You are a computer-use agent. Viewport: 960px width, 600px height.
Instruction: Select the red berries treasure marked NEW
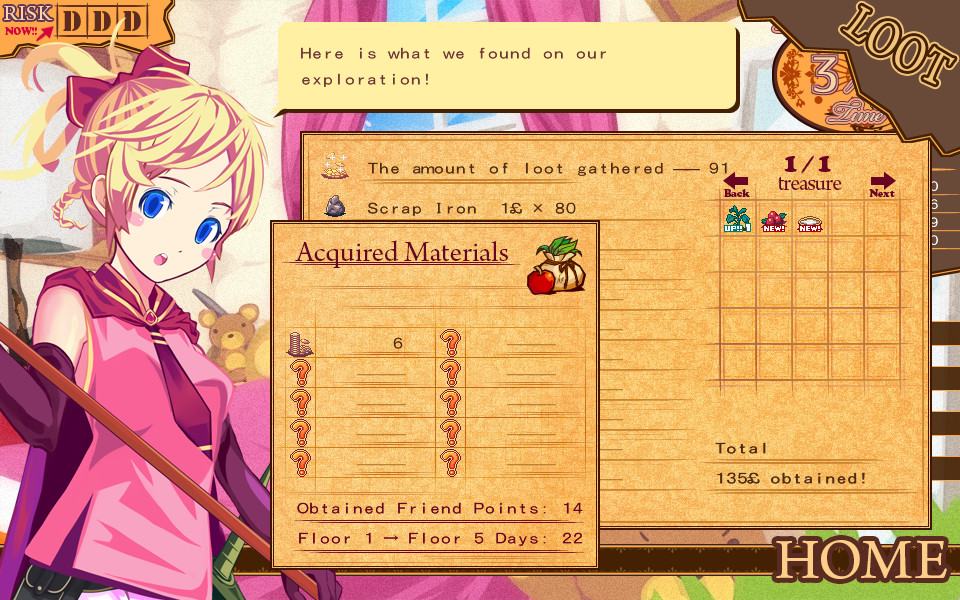[773, 221]
